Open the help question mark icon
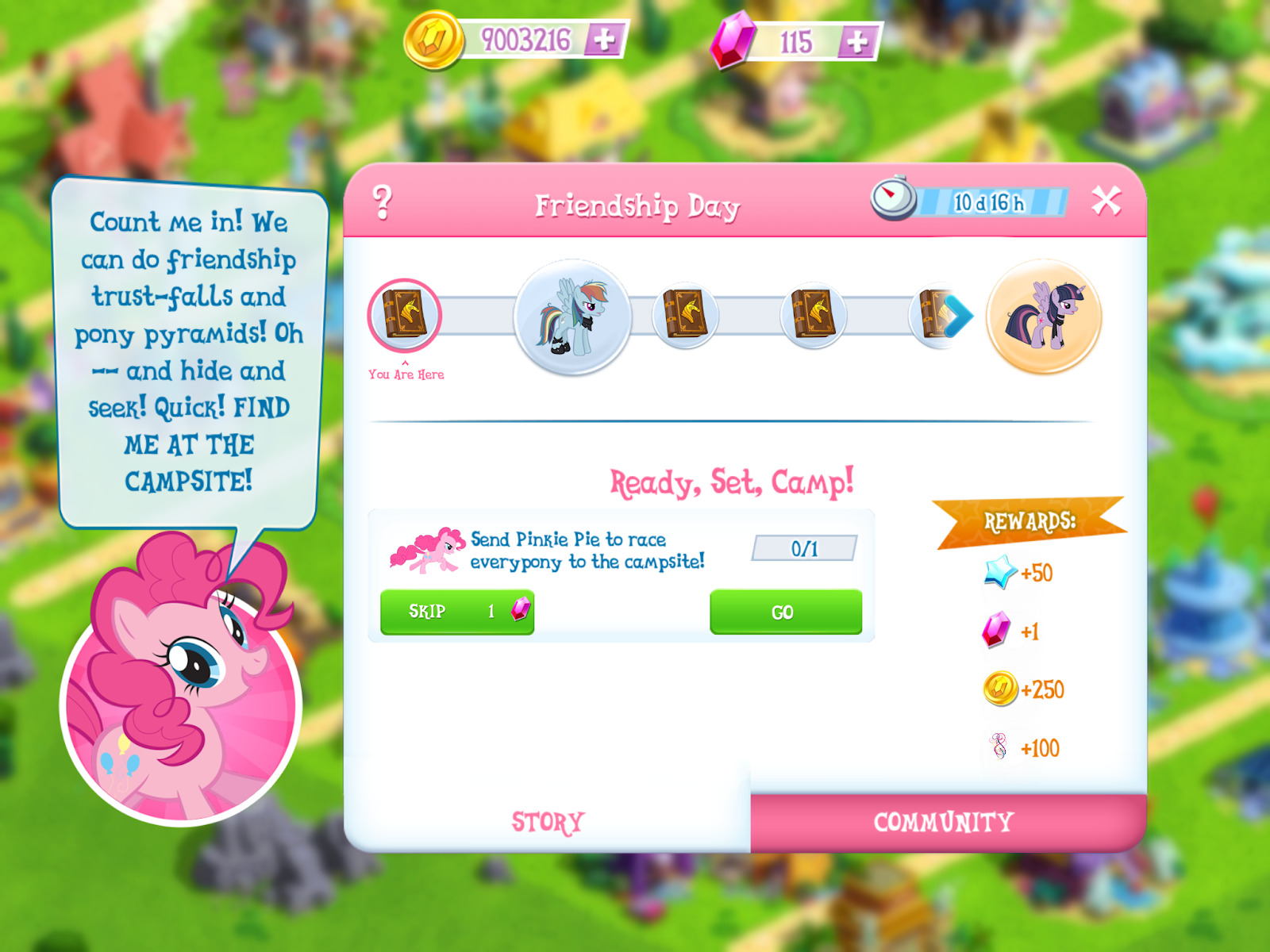The height and width of the screenshot is (952, 1270). pos(383,200)
